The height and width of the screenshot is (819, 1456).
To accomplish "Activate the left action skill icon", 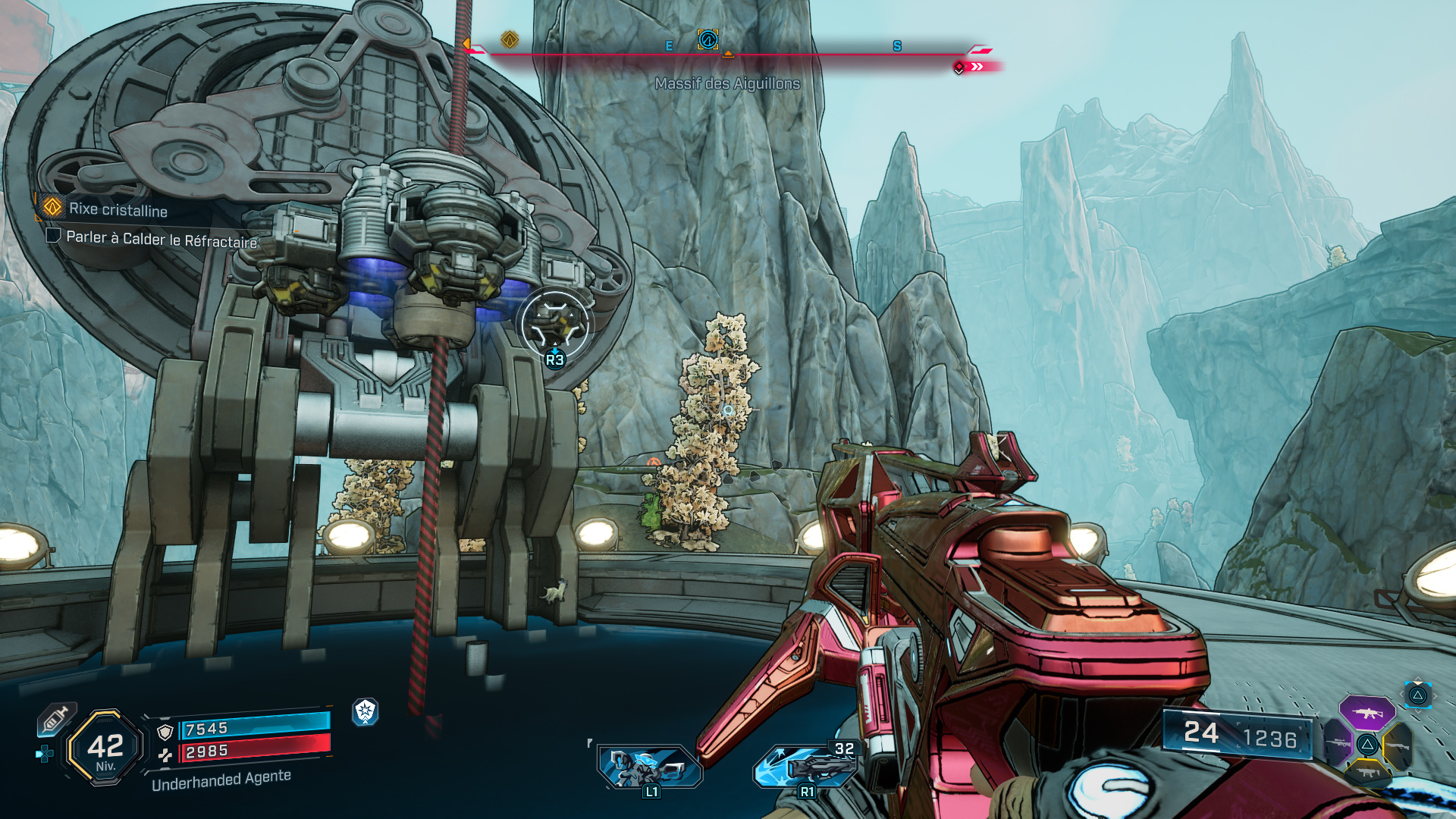I will (x=649, y=766).
